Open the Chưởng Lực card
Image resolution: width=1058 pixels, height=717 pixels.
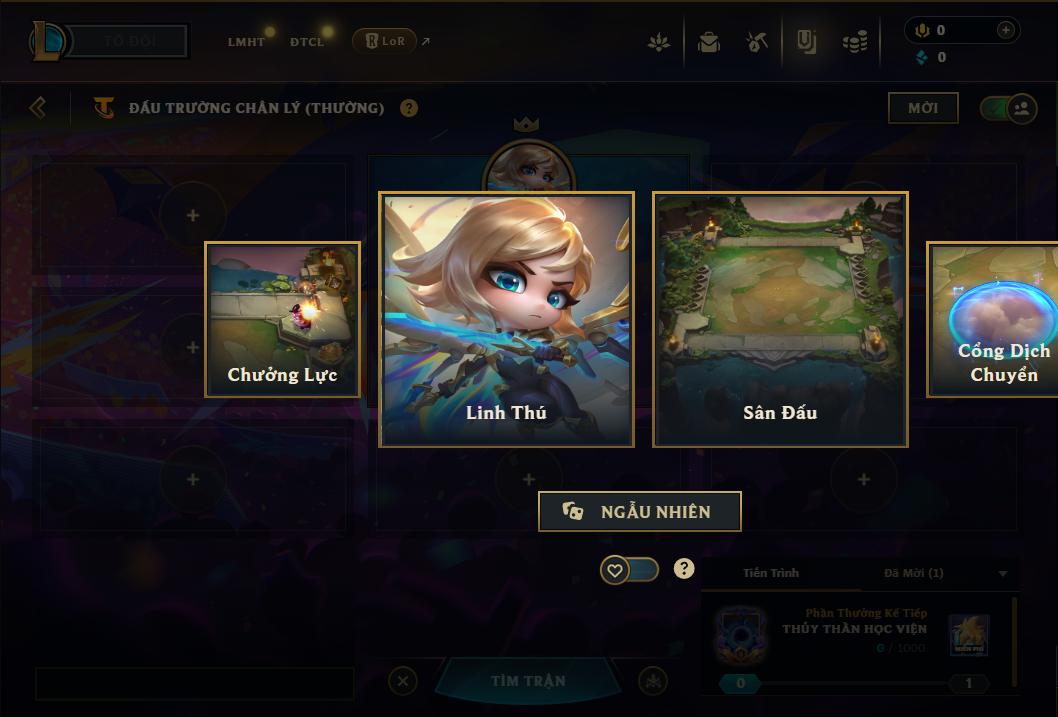(282, 319)
